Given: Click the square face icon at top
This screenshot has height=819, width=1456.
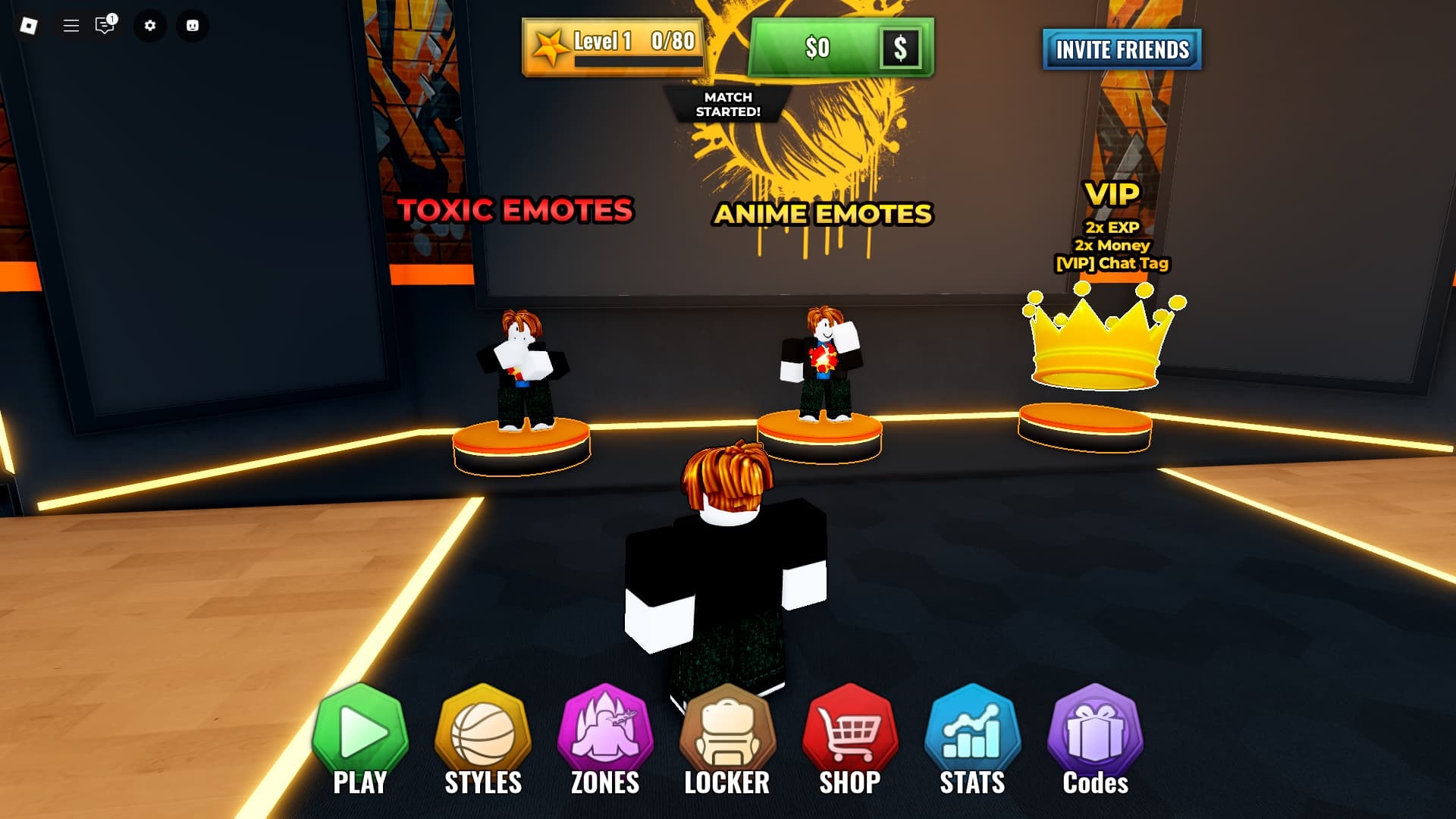Looking at the screenshot, I should coord(193,26).
